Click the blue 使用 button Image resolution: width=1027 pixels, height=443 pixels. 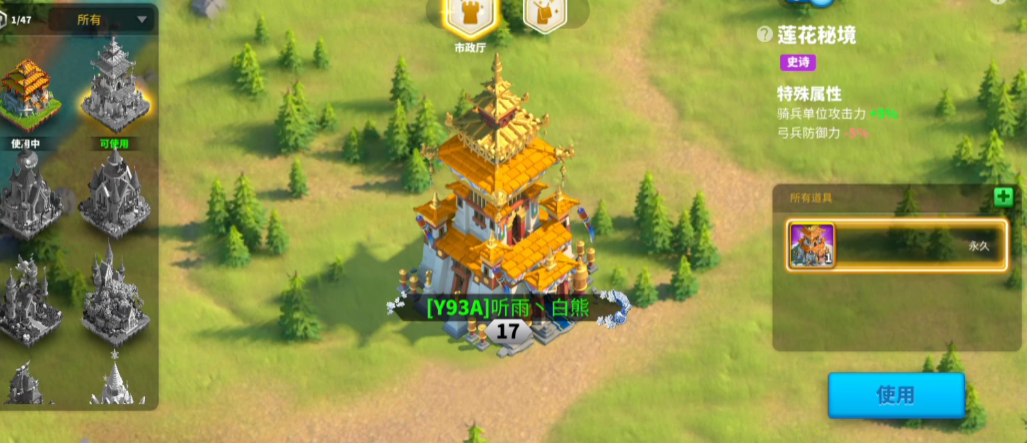[x=895, y=395]
